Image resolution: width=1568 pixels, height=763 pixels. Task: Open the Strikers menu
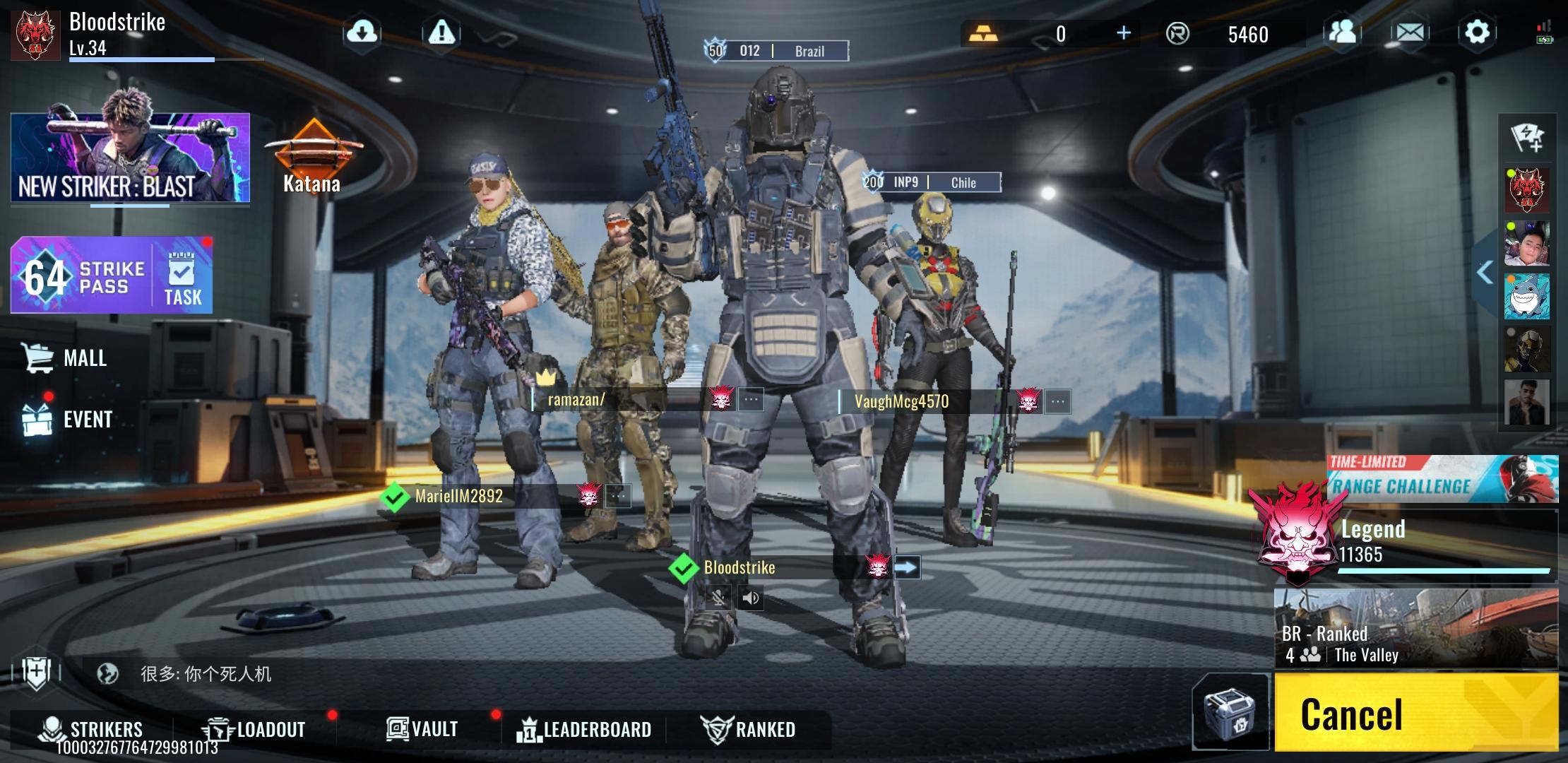click(x=92, y=728)
